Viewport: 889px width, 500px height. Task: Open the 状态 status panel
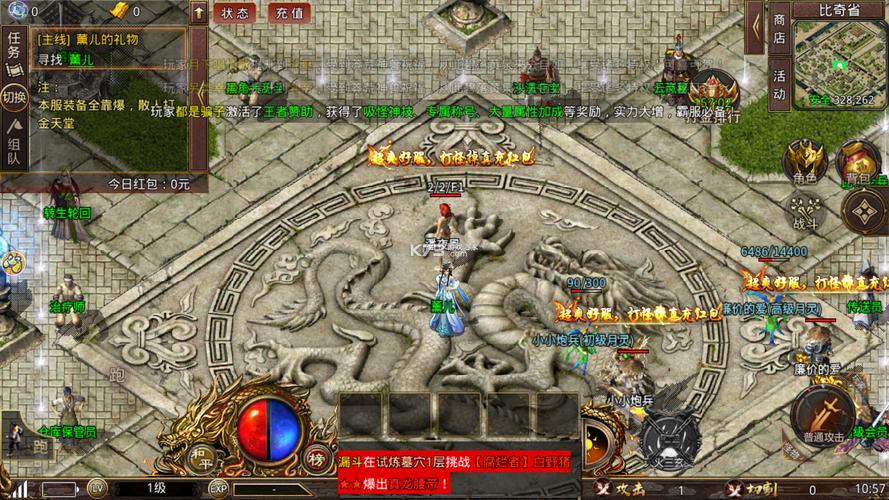235,13
